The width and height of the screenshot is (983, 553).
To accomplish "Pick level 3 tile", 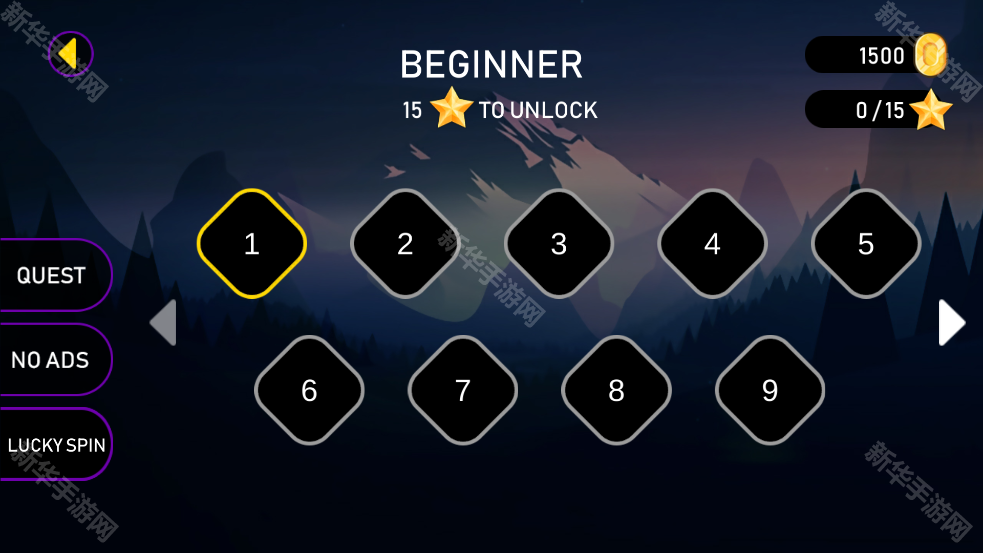I will [559, 244].
